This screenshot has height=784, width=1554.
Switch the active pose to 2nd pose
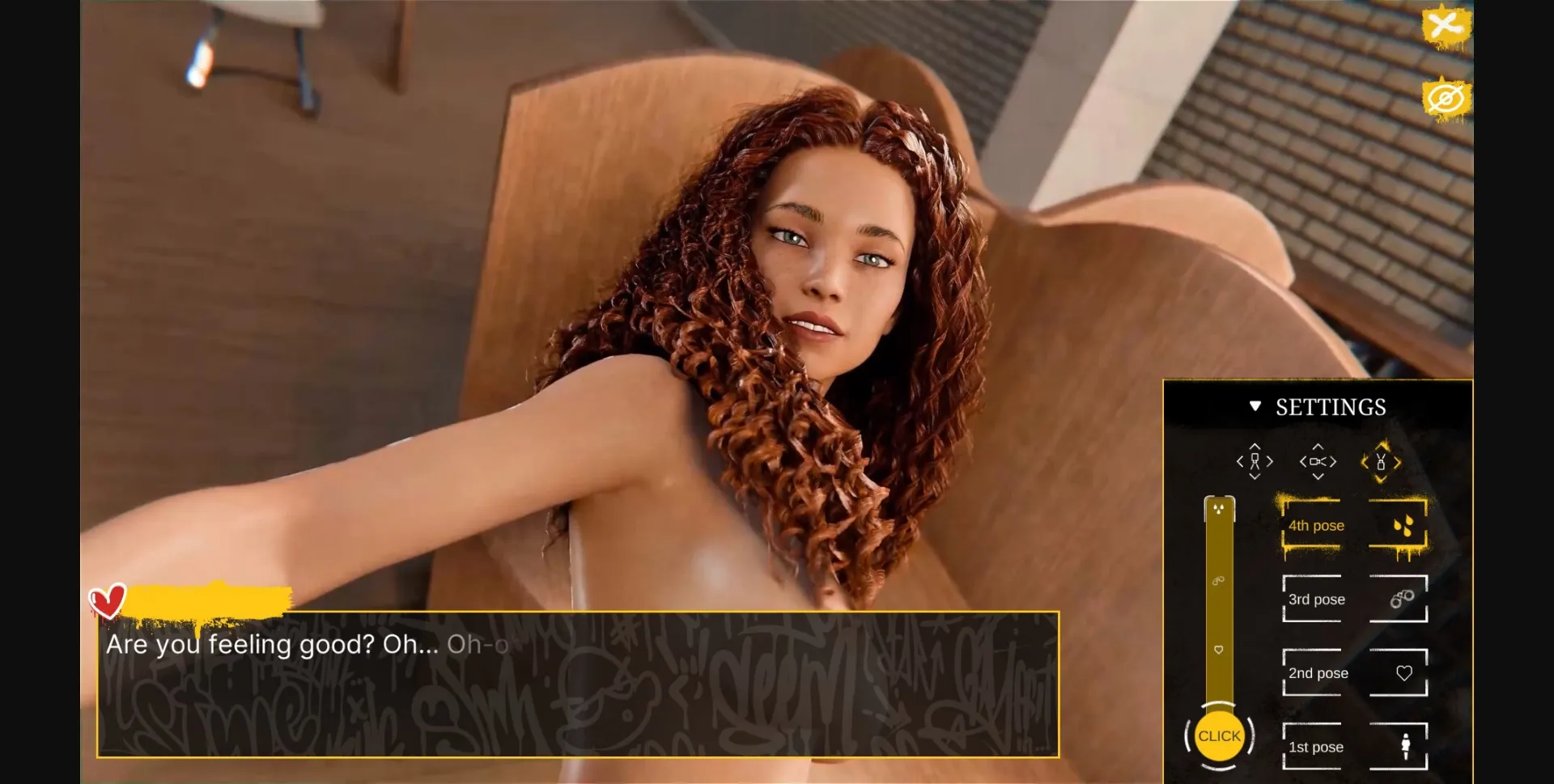1316,672
